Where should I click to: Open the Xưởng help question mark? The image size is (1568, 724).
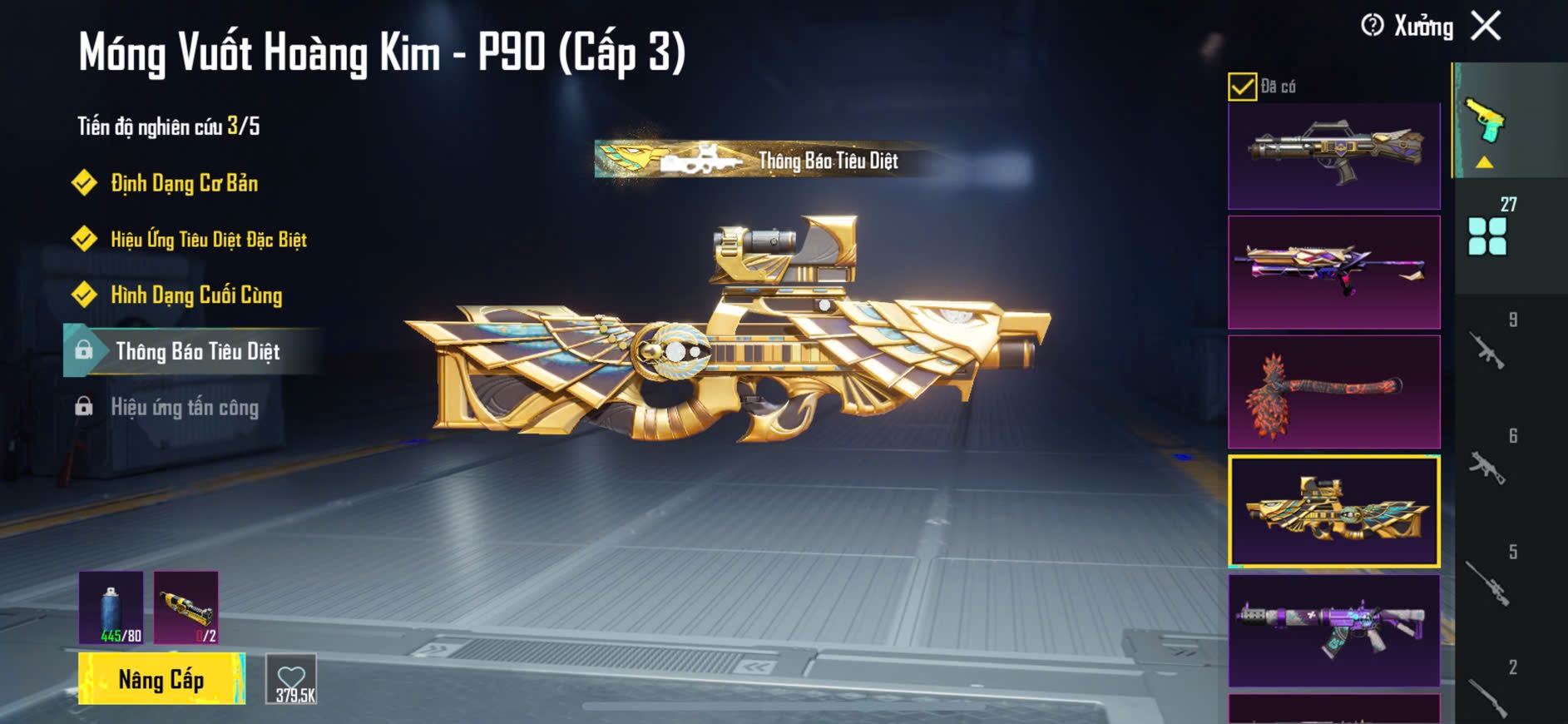[x=1372, y=26]
